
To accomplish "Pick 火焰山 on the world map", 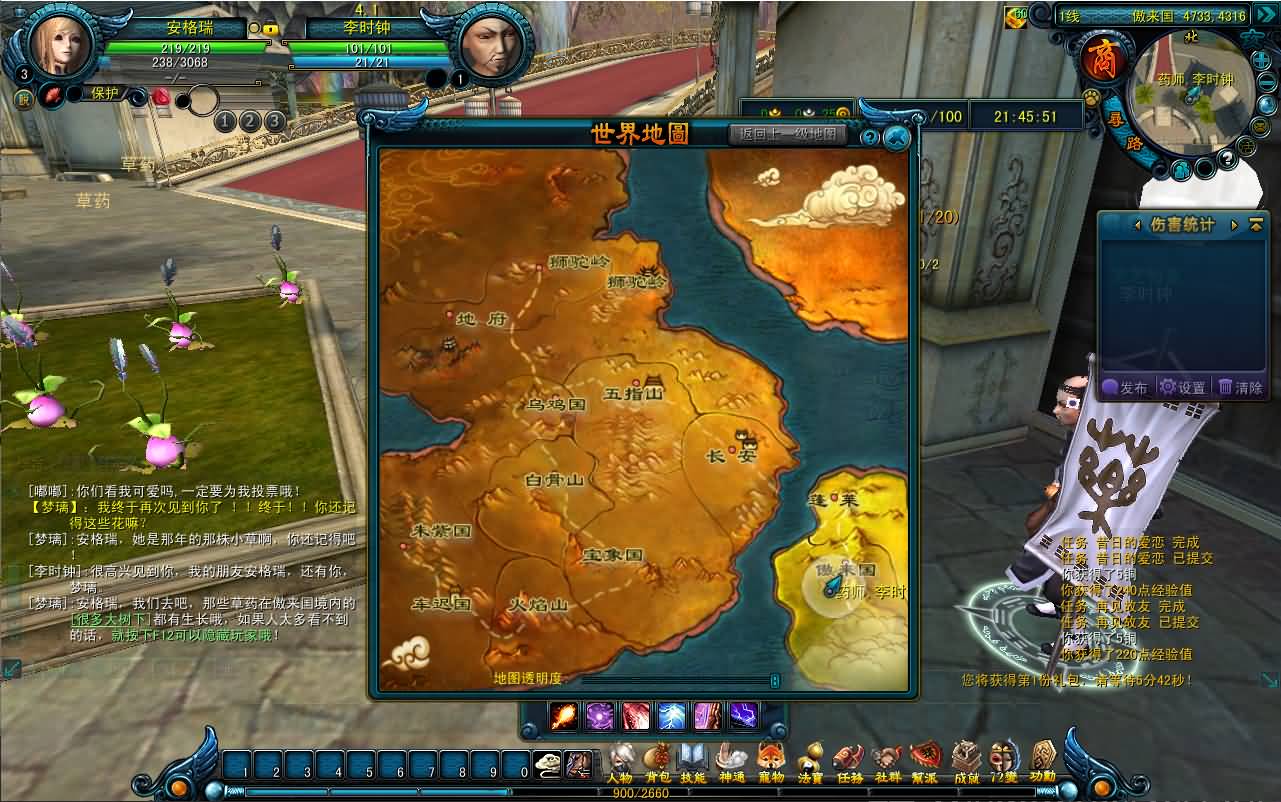I will pos(538,604).
